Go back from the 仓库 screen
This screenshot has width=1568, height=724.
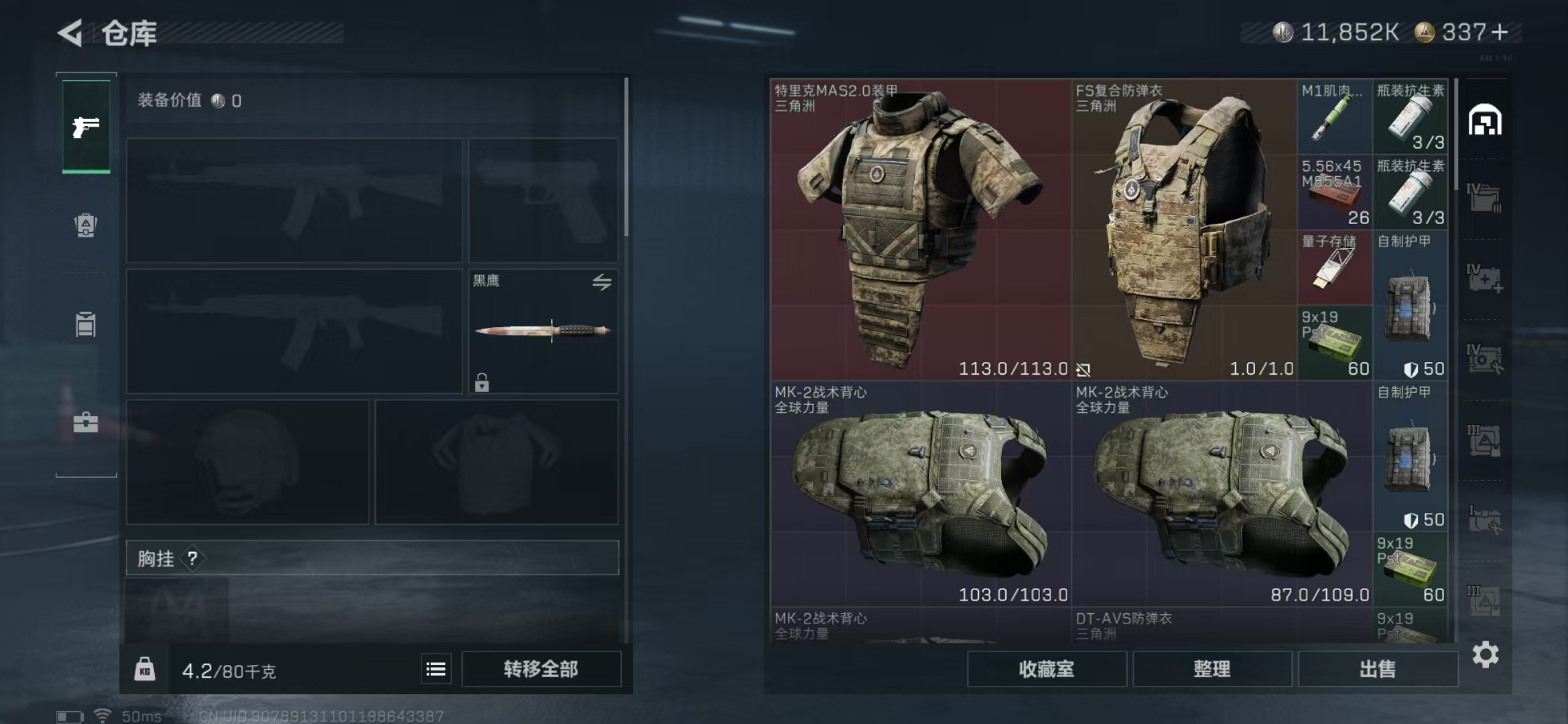pos(70,33)
